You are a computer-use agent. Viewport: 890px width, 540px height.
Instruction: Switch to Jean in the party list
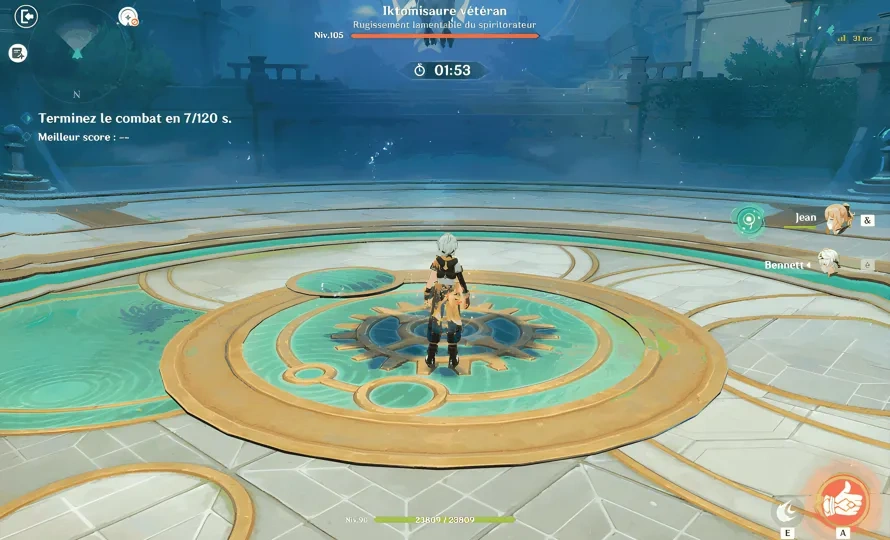point(834,218)
